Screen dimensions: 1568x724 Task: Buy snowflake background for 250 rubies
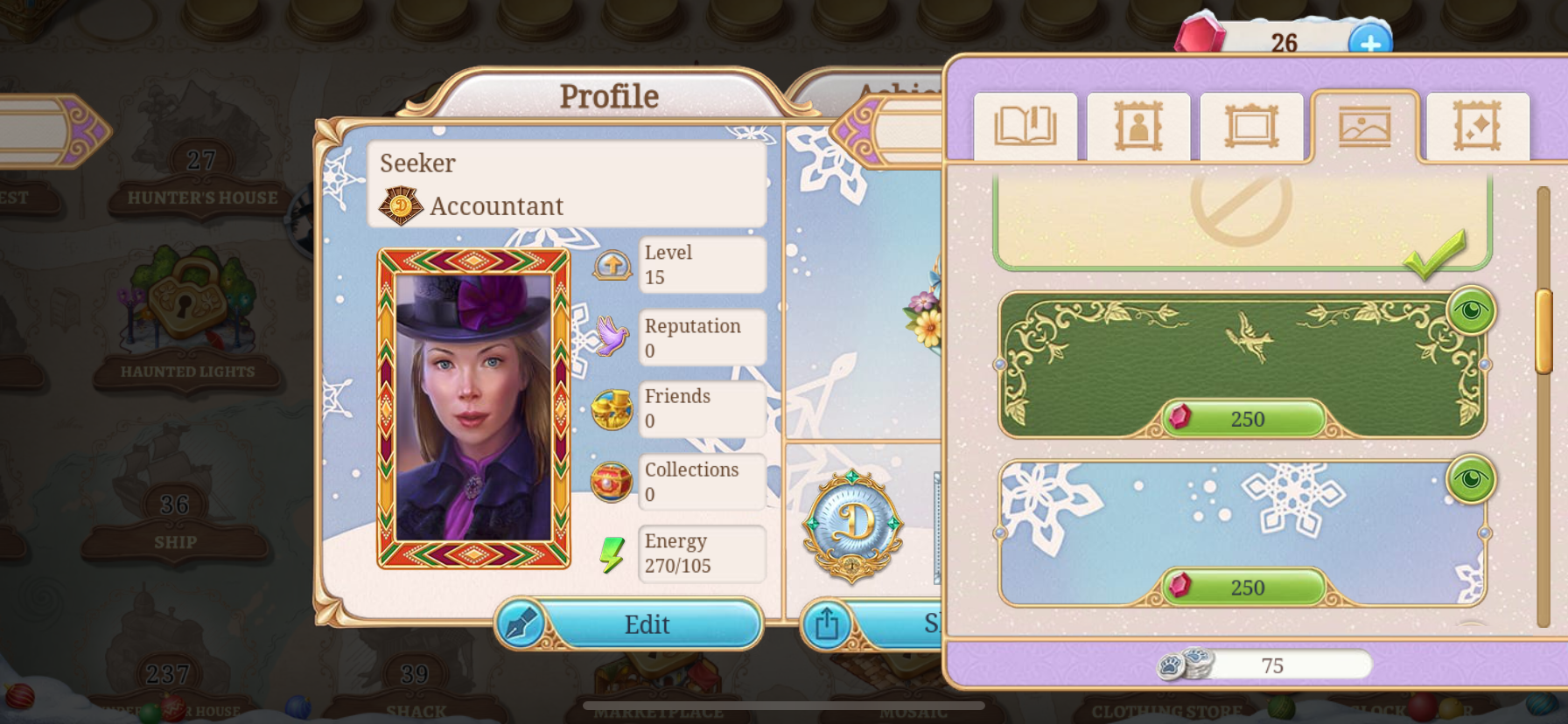click(x=1243, y=588)
